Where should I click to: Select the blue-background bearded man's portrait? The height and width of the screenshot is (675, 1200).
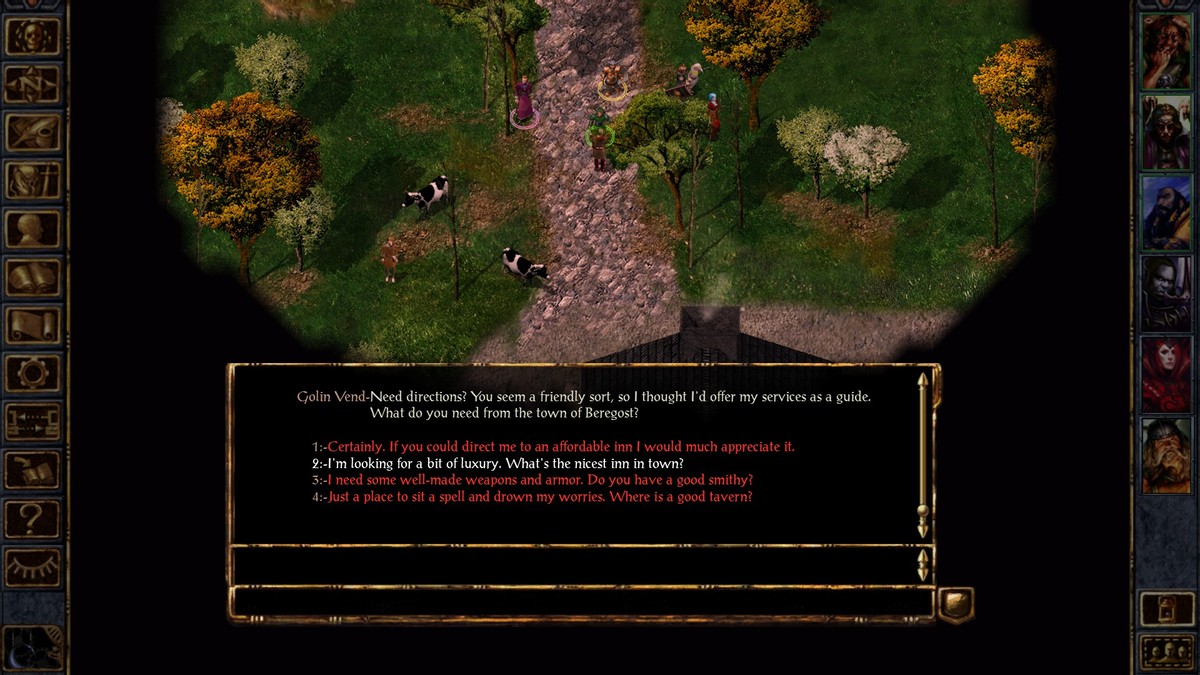pos(1166,213)
